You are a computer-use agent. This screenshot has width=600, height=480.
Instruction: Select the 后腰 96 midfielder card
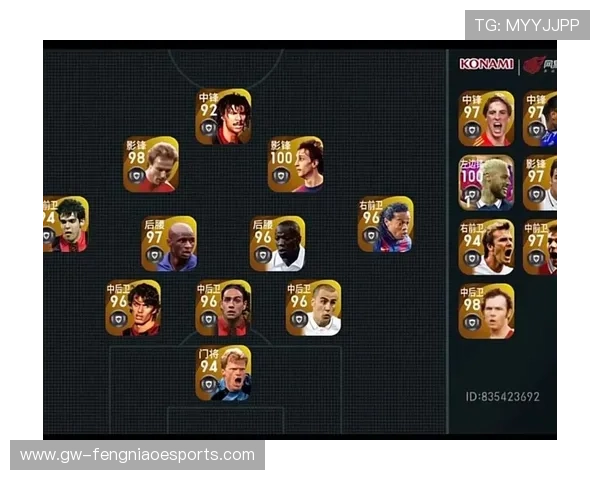[277, 244]
